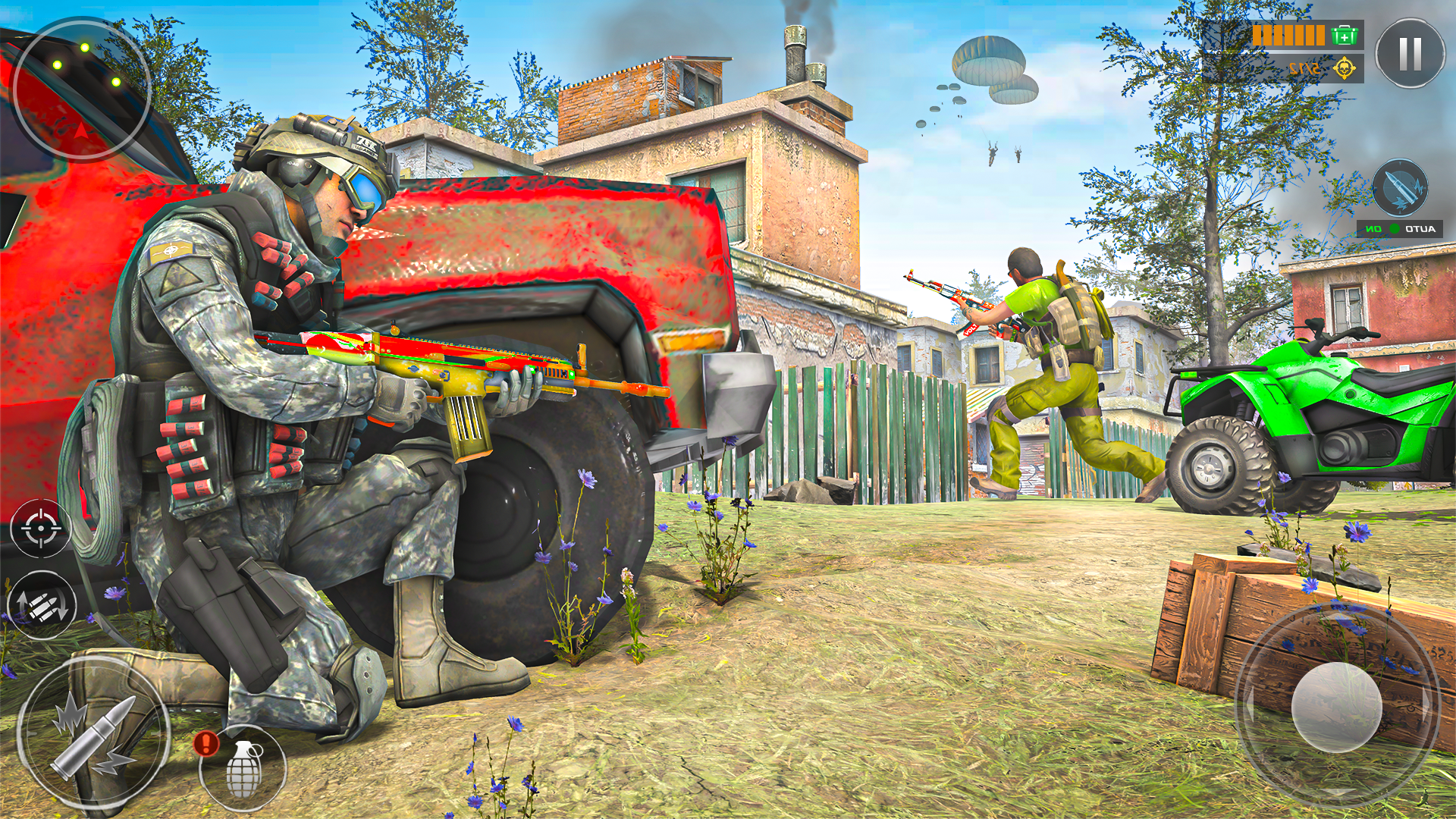The width and height of the screenshot is (1456, 819).
Task: Tap the weapon reload icon with three bullets
Action: point(42,607)
